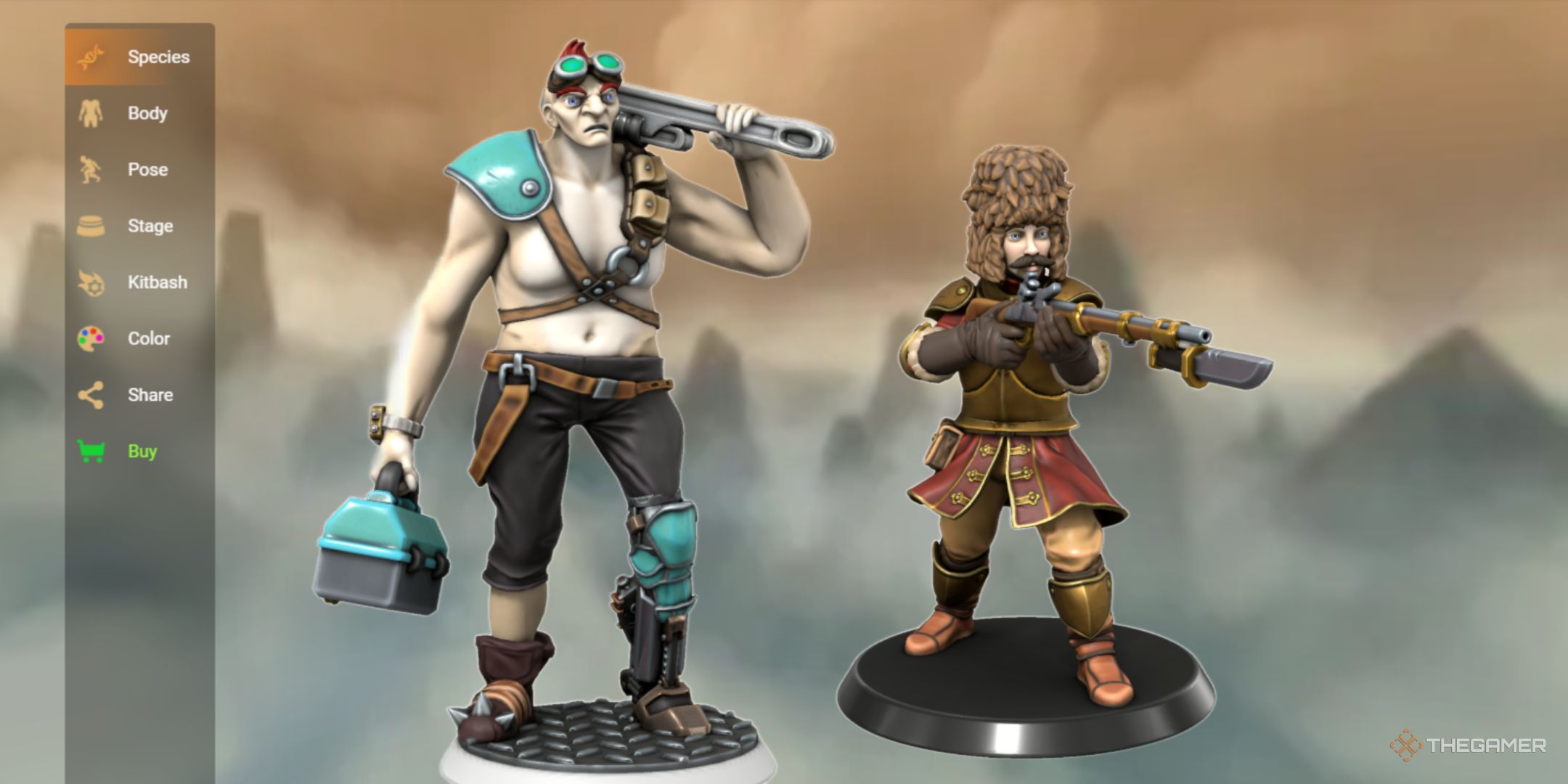Click the Share text label
The width and height of the screenshot is (1568, 784).
[150, 394]
